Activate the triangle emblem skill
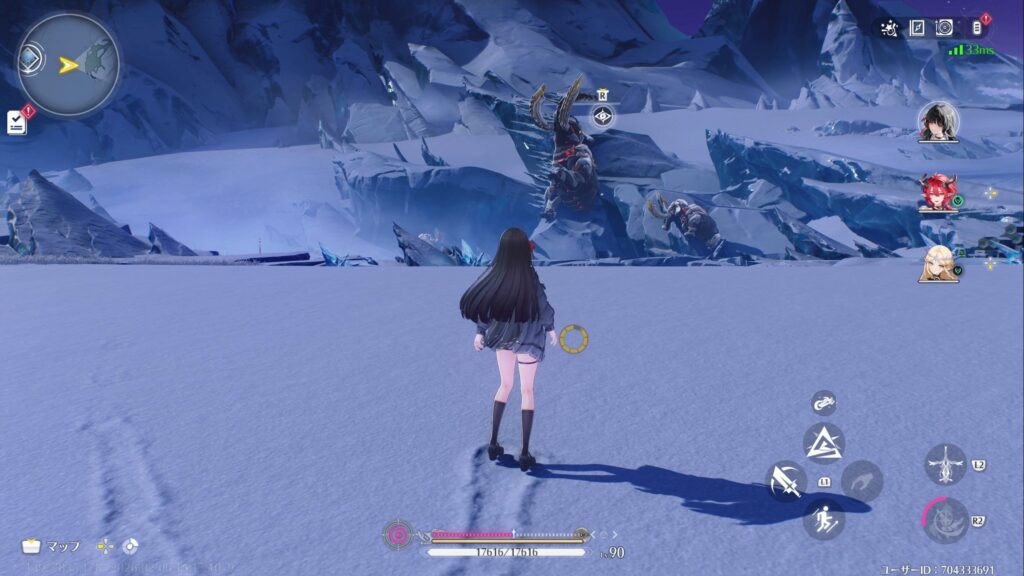Image resolution: width=1024 pixels, height=576 pixels. click(x=824, y=443)
